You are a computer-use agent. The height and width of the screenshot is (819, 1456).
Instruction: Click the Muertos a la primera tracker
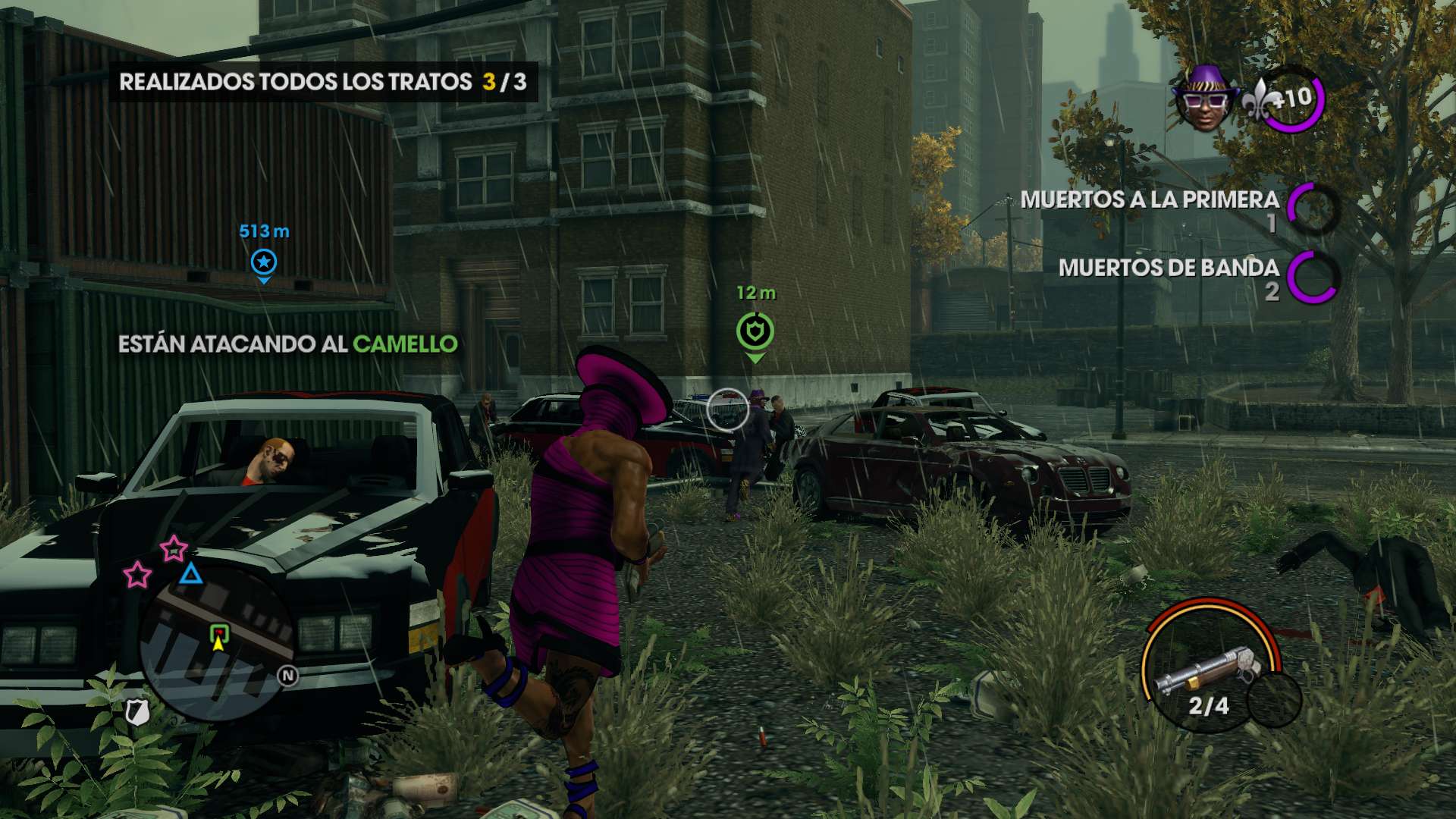(1179, 209)
